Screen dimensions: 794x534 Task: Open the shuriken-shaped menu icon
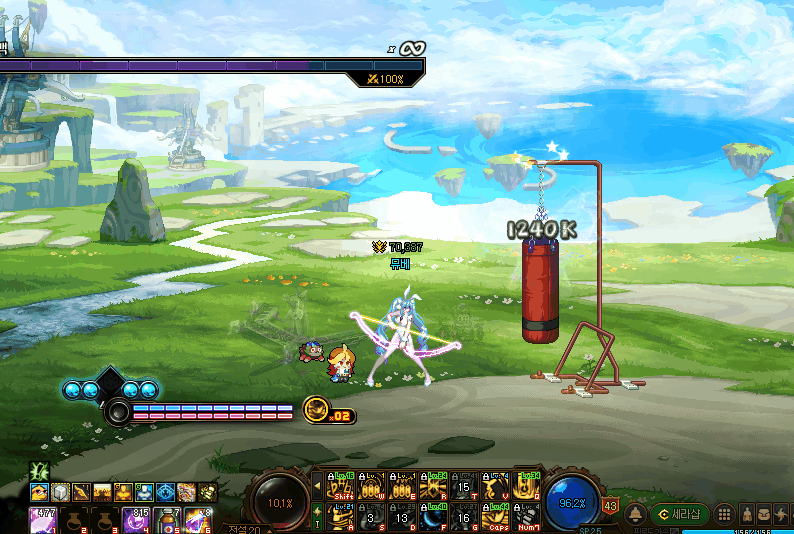click(782, 515)
